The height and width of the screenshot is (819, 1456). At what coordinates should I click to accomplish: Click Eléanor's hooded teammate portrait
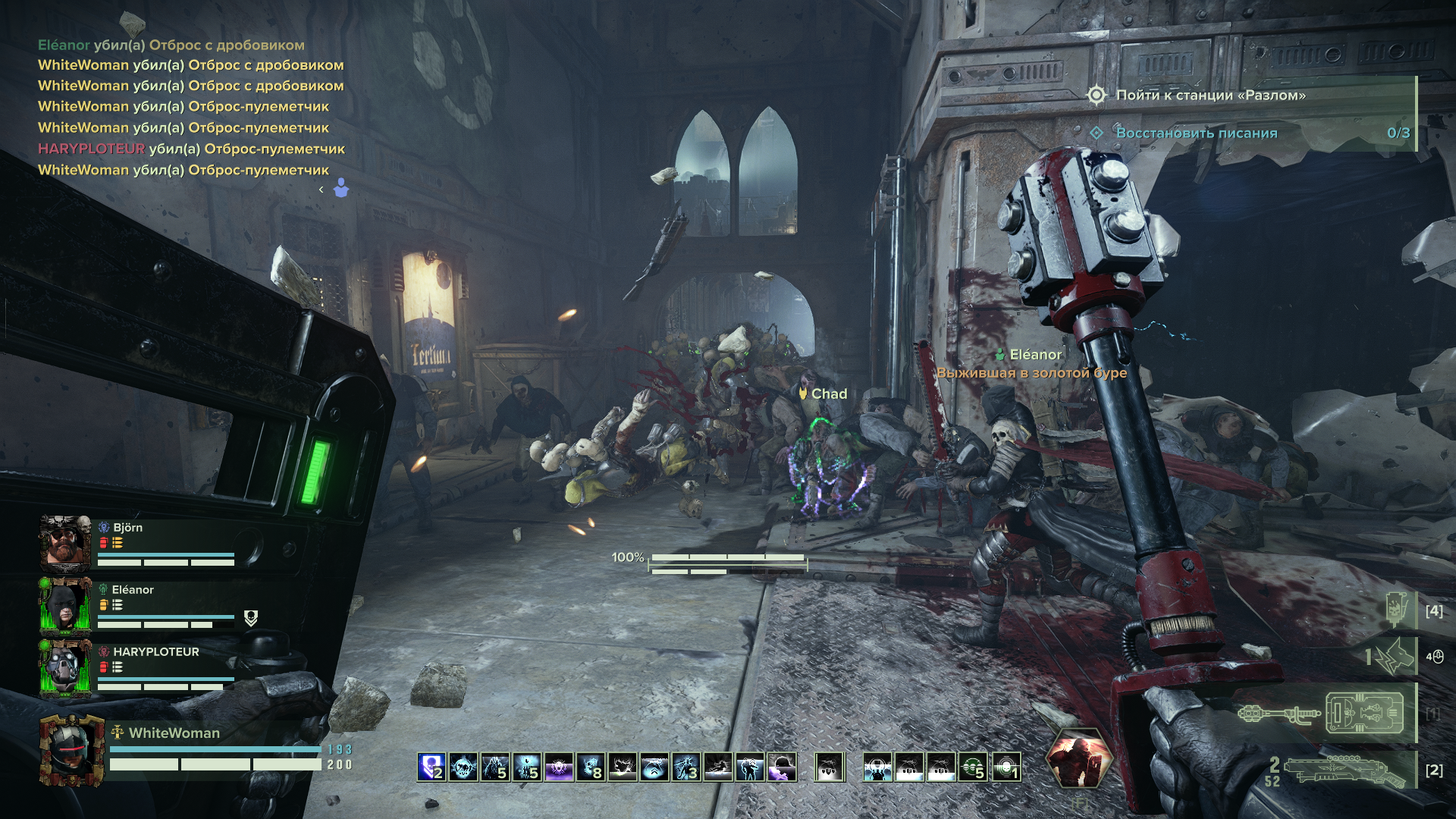click(65, 605)
